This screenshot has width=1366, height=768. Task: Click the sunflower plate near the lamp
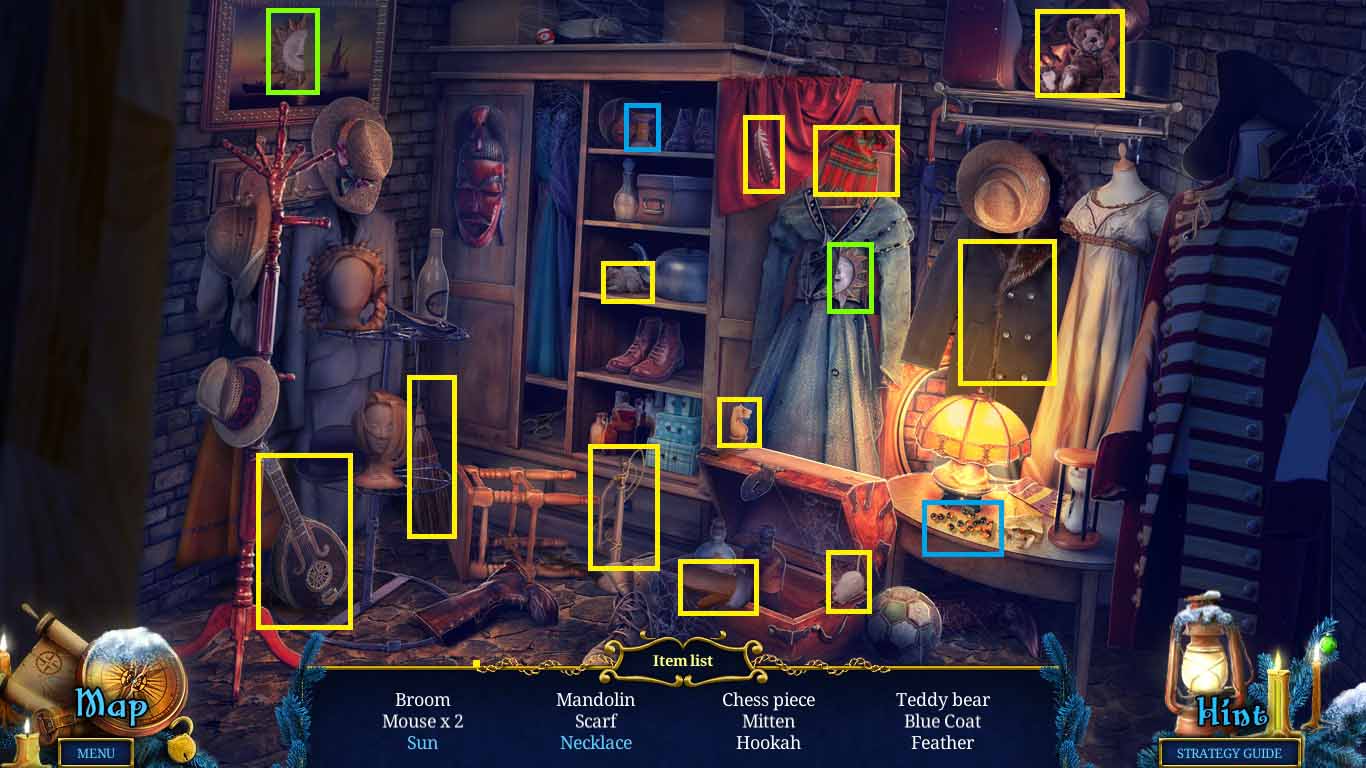[963, 528]
